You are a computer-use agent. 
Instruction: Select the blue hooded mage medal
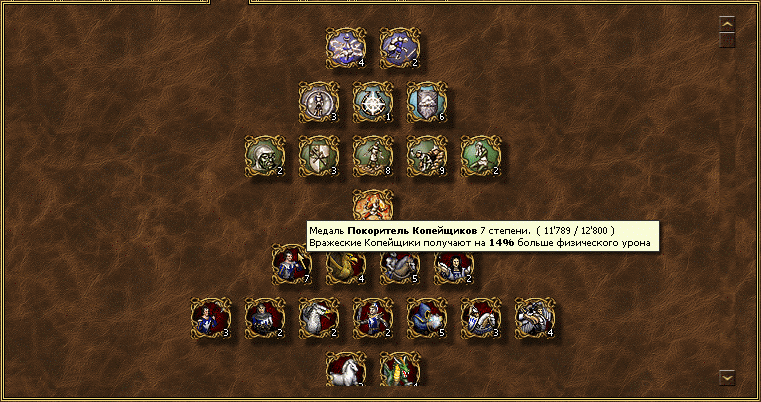[x=427, y=317]
